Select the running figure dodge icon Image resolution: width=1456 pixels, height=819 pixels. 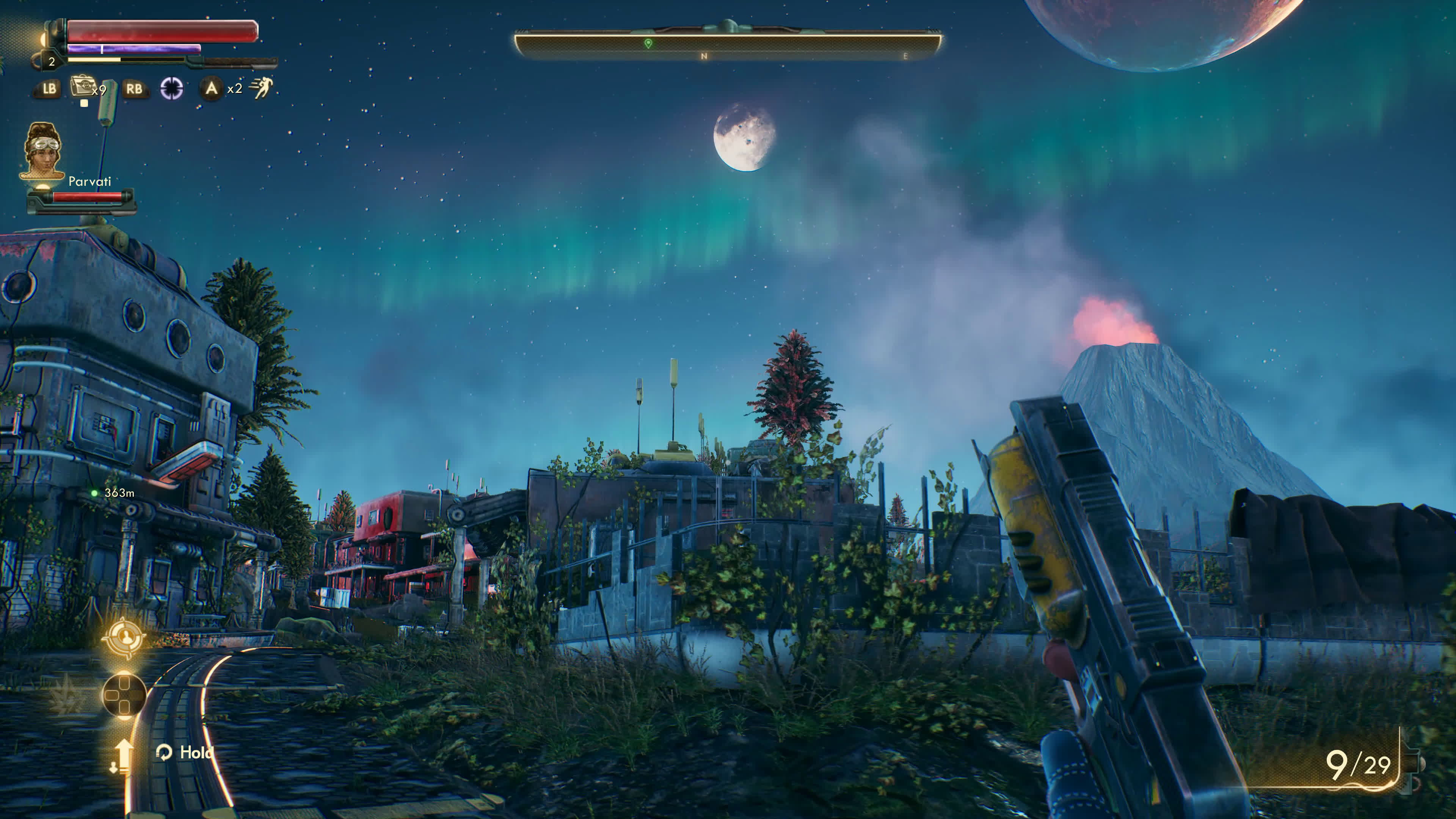point(262,88)
